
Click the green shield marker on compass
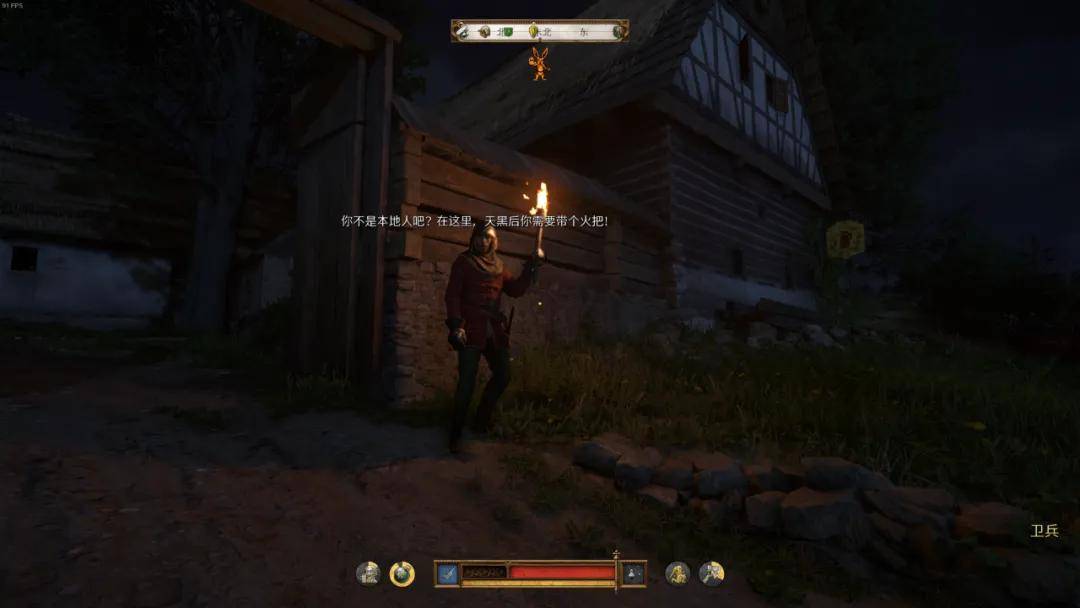coord(508,32)
